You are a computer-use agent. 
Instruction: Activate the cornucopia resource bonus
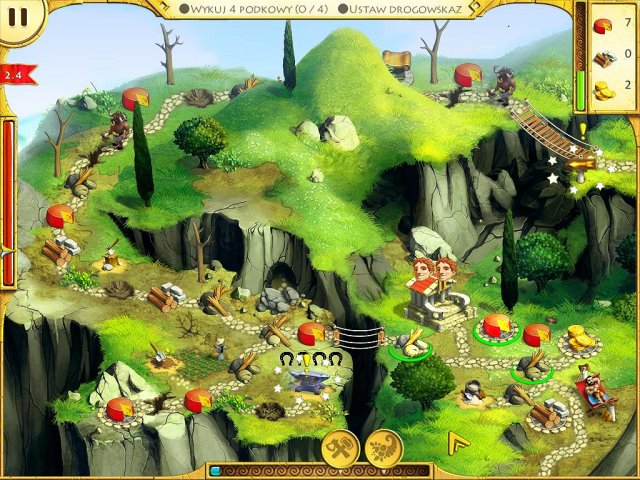383,450
